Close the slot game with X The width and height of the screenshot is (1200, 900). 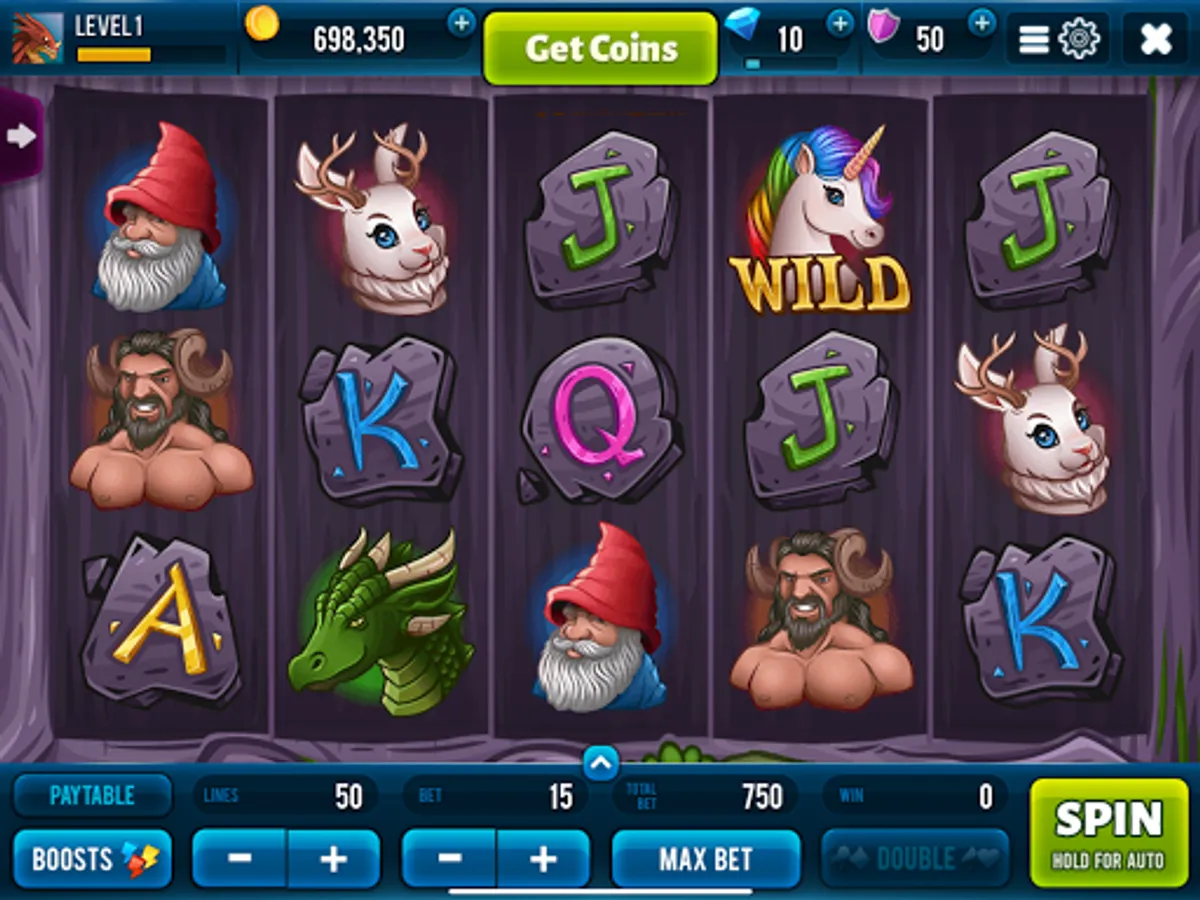(1155, 39)
